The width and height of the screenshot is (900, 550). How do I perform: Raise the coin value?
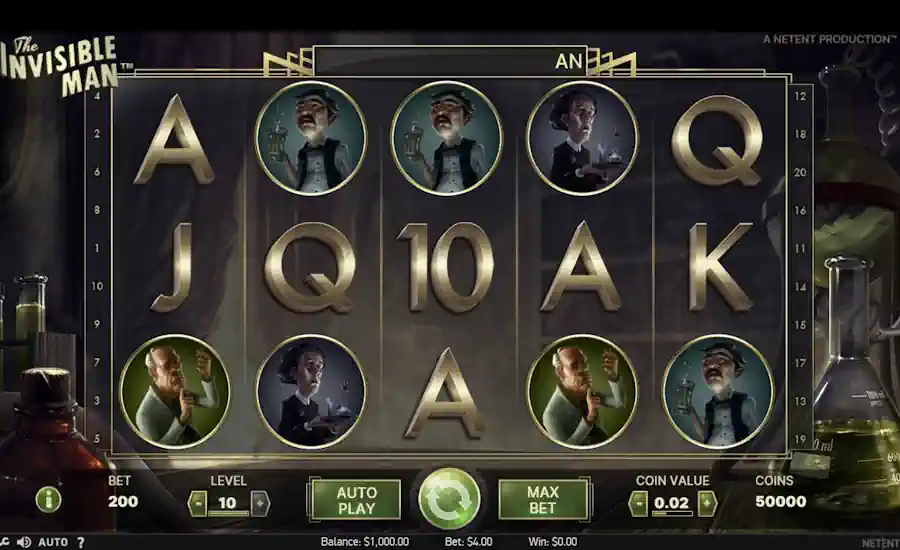point(707,503)
